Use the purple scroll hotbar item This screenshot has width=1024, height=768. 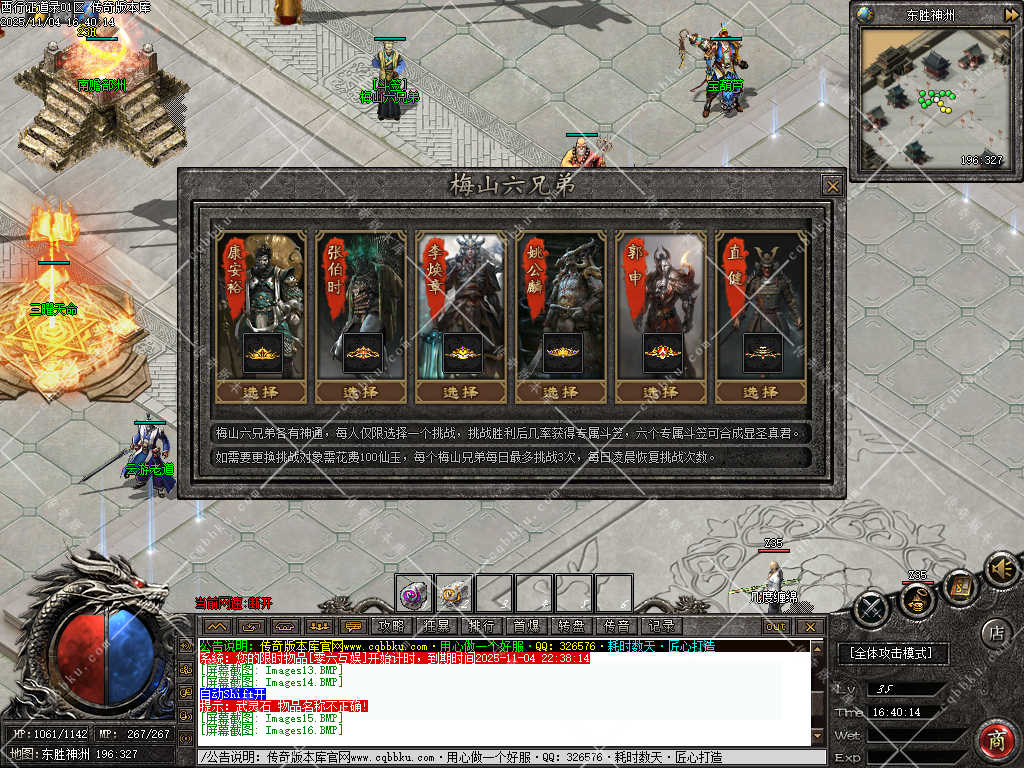pos(413,594)
